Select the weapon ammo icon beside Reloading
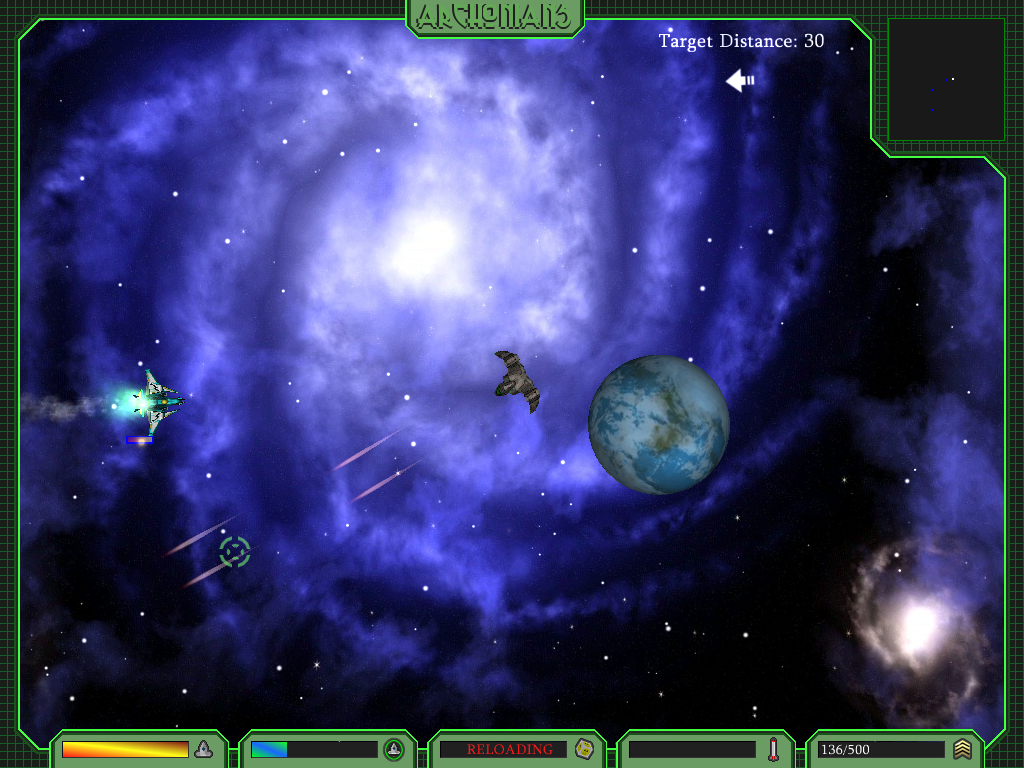Screen dimensions: 1024x768 click(584, 749)
